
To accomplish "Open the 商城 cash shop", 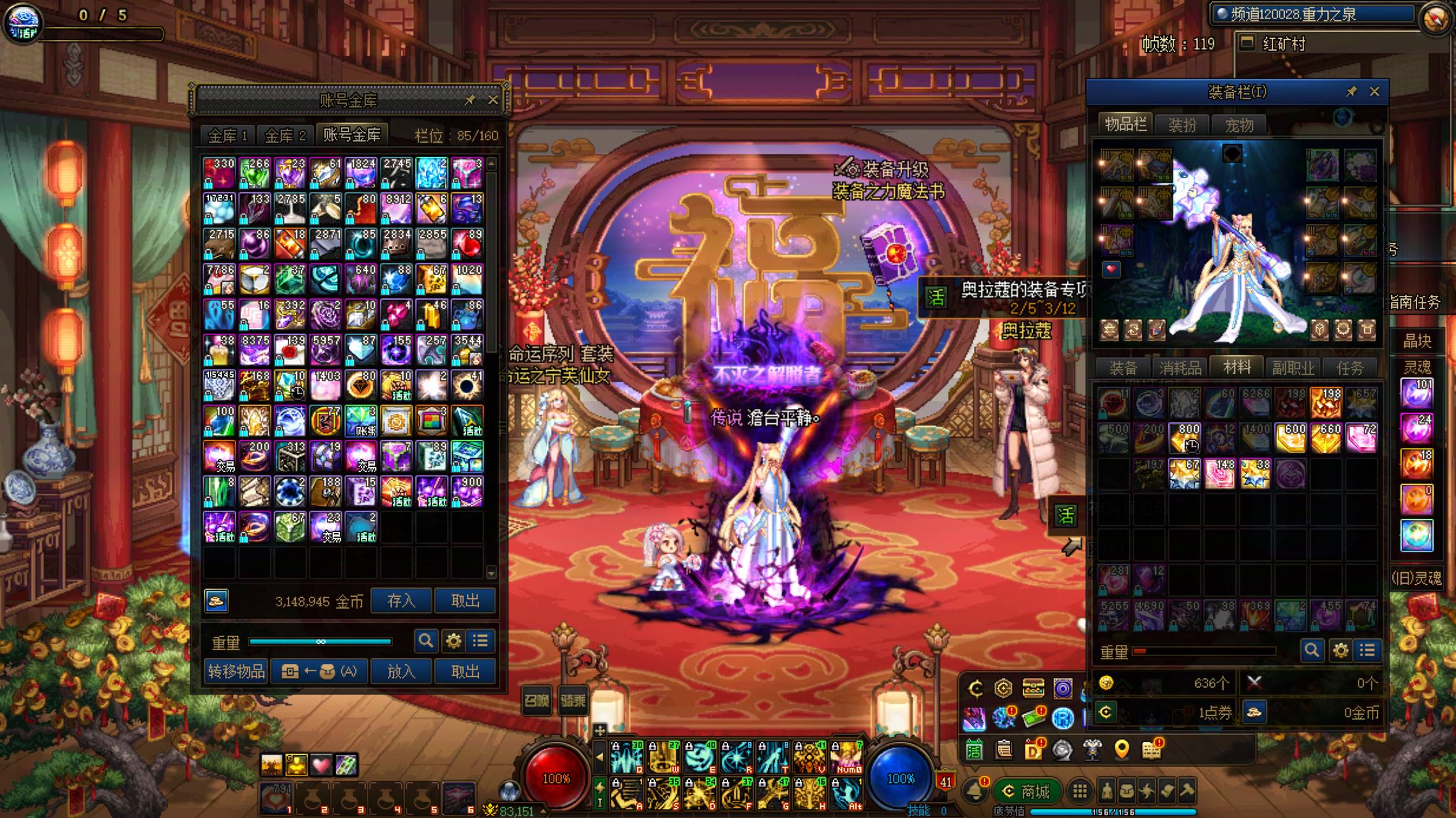I will [1027, 791].
